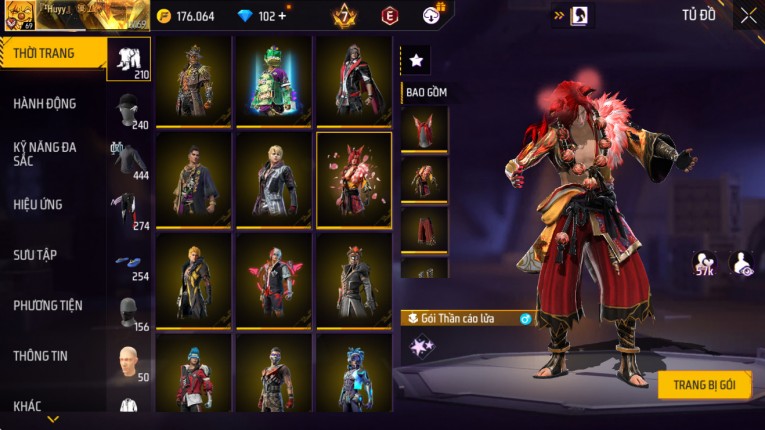
Task: Select the fox mask included item
Action: (x=424, y=129)
